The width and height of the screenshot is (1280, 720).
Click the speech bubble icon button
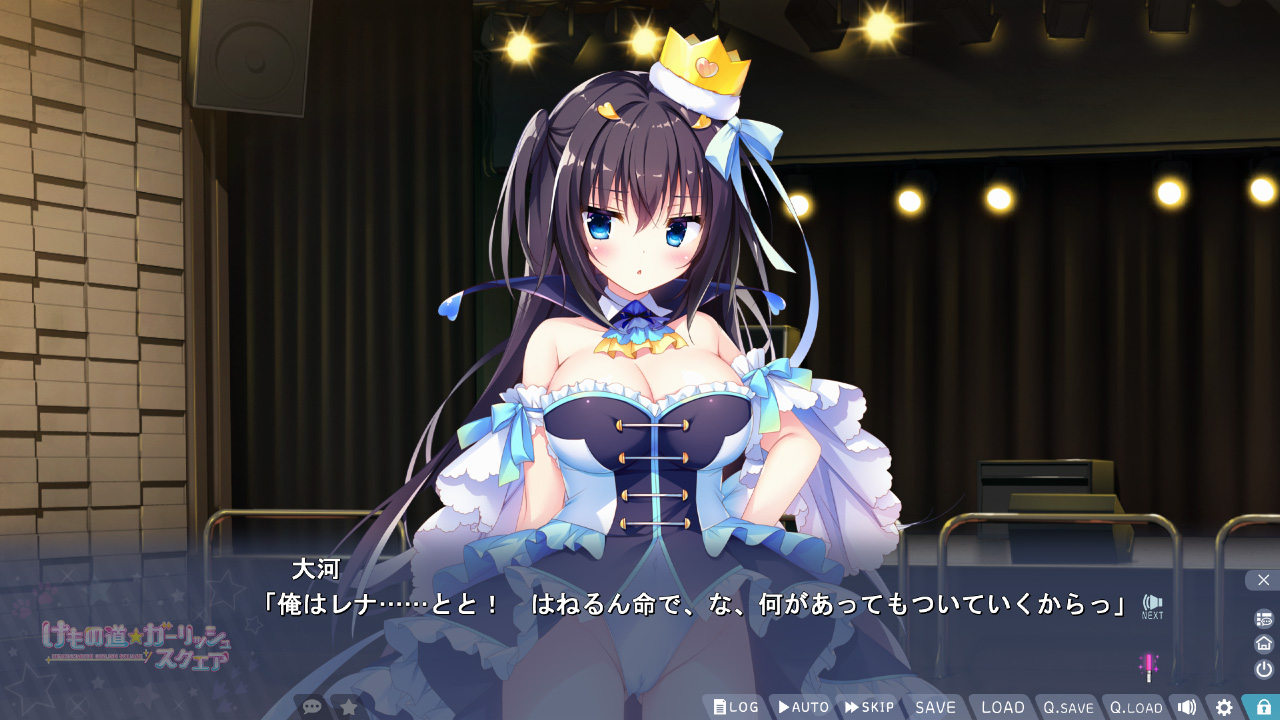312,707
